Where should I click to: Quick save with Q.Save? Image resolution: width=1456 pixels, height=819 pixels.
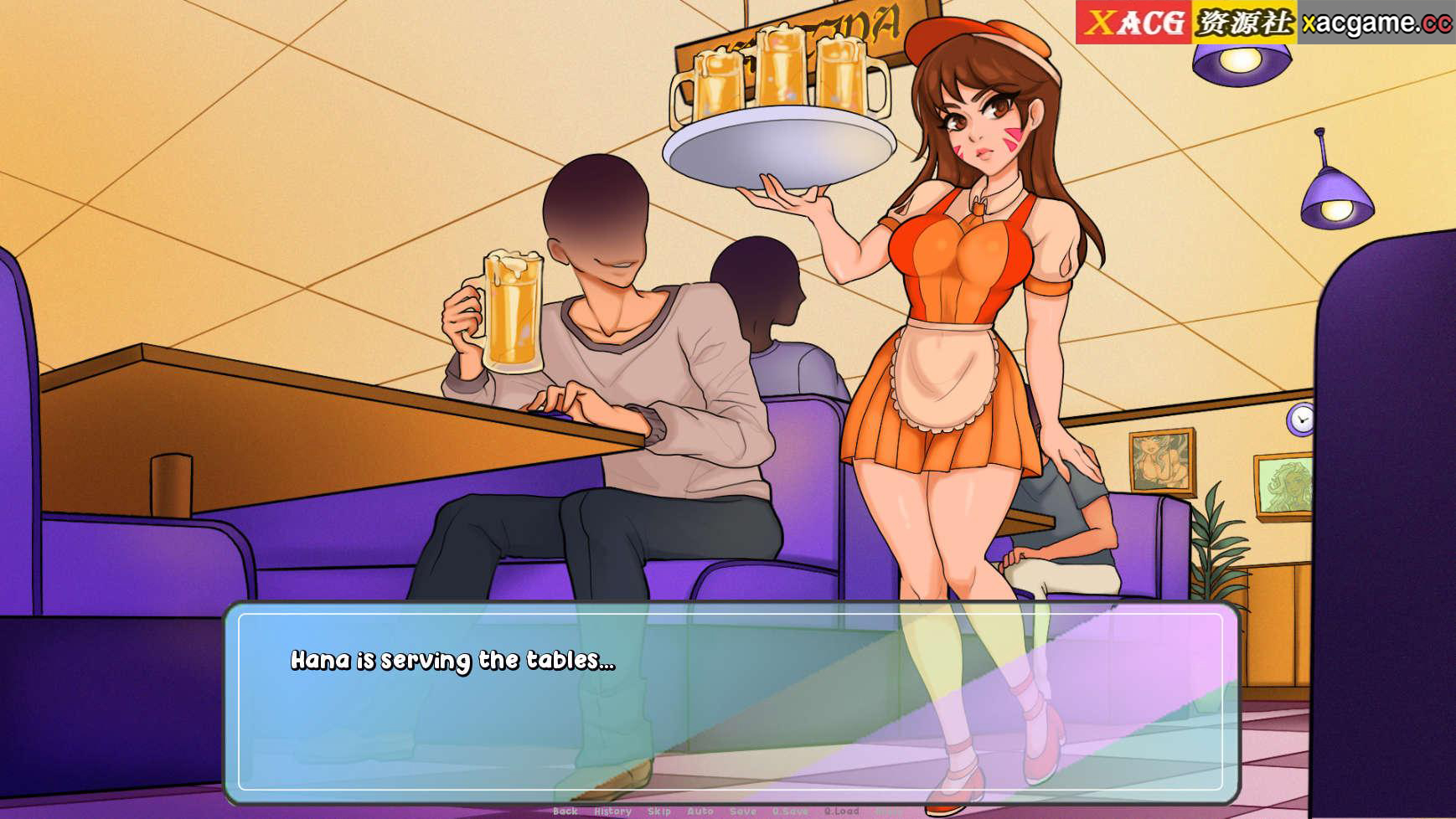790,811
